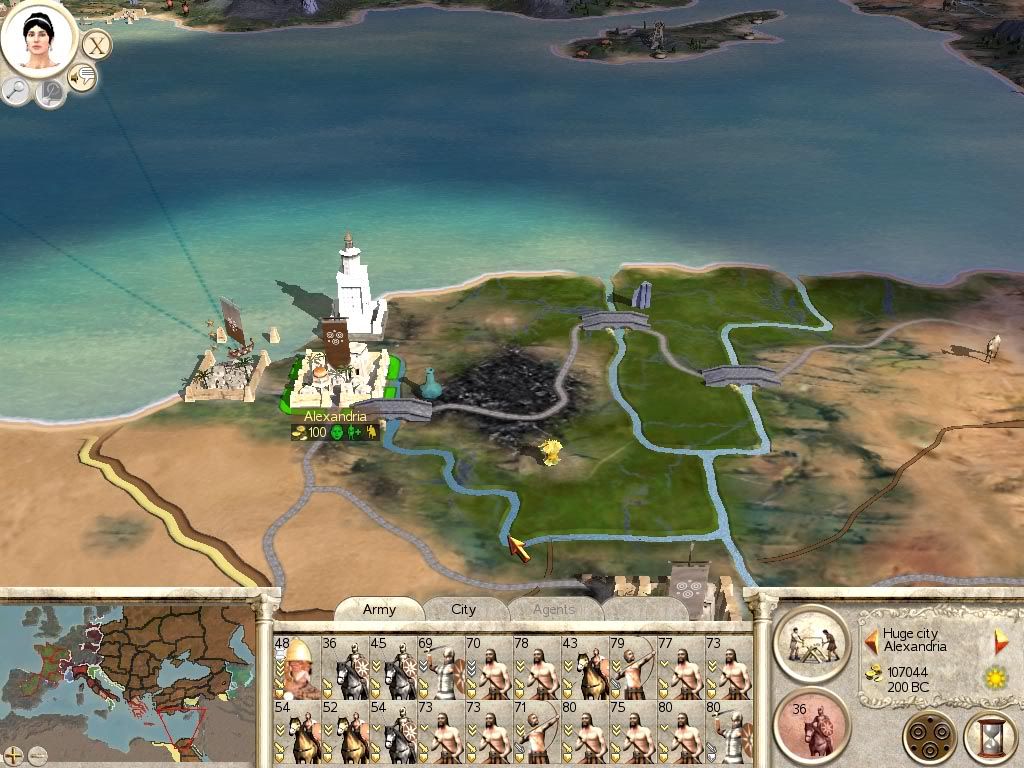This screenshot has height=768, width=1024.
Task: Pick the archer unit card showing 79
Action: tap(632, 667)
